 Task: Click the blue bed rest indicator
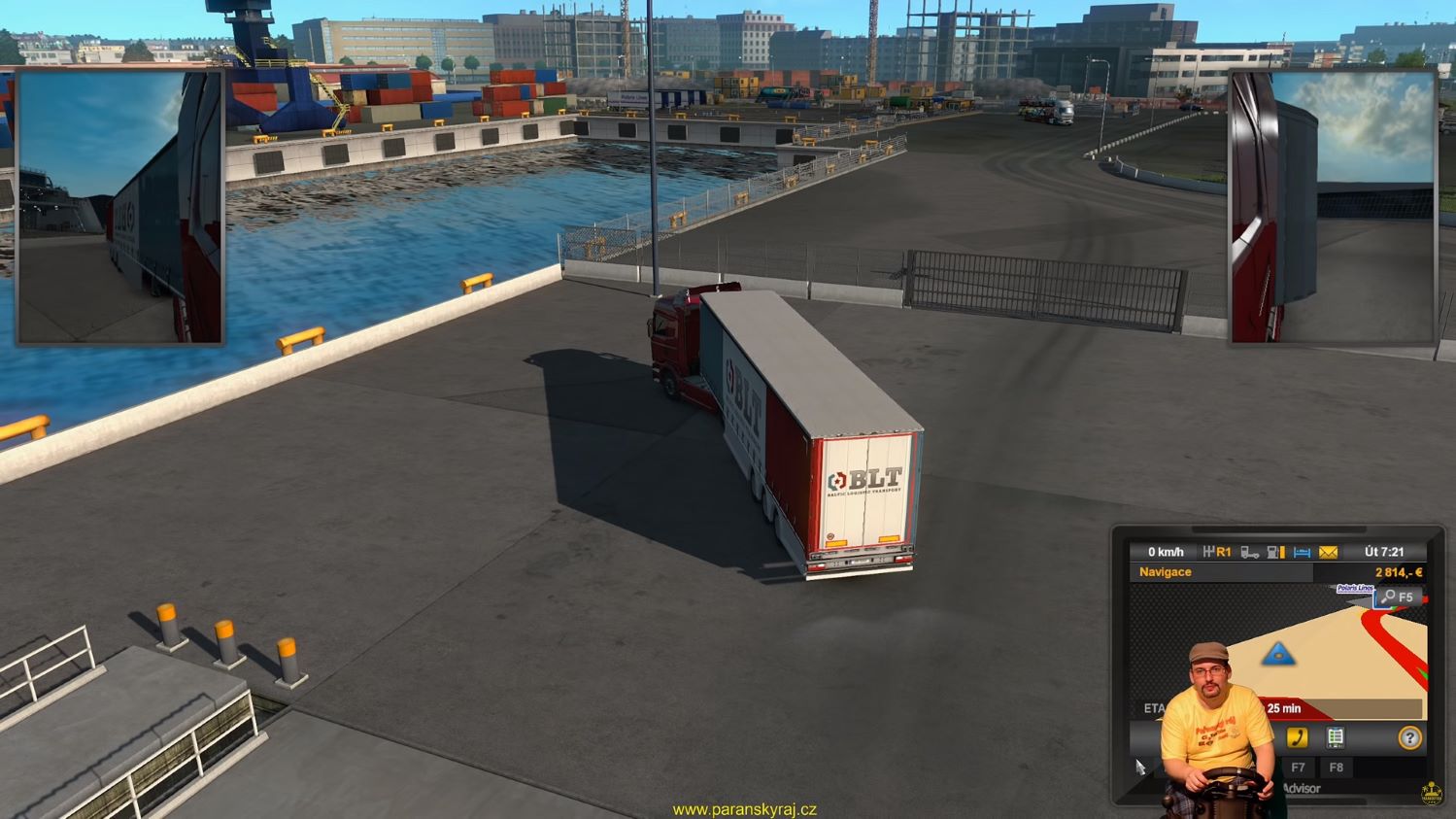pos(1302,552)
